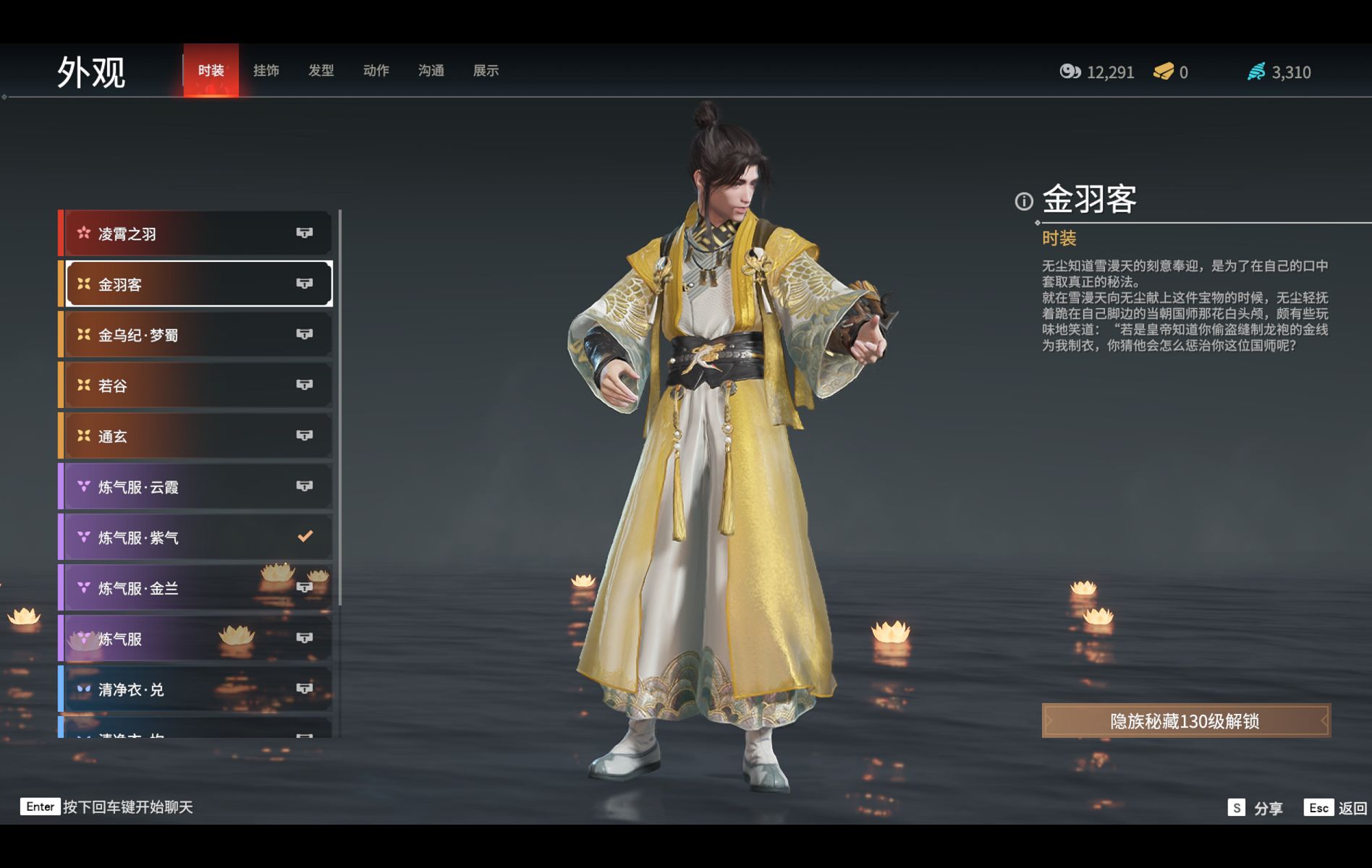Select the 凌霄之羽 outfit

point(197,234)
